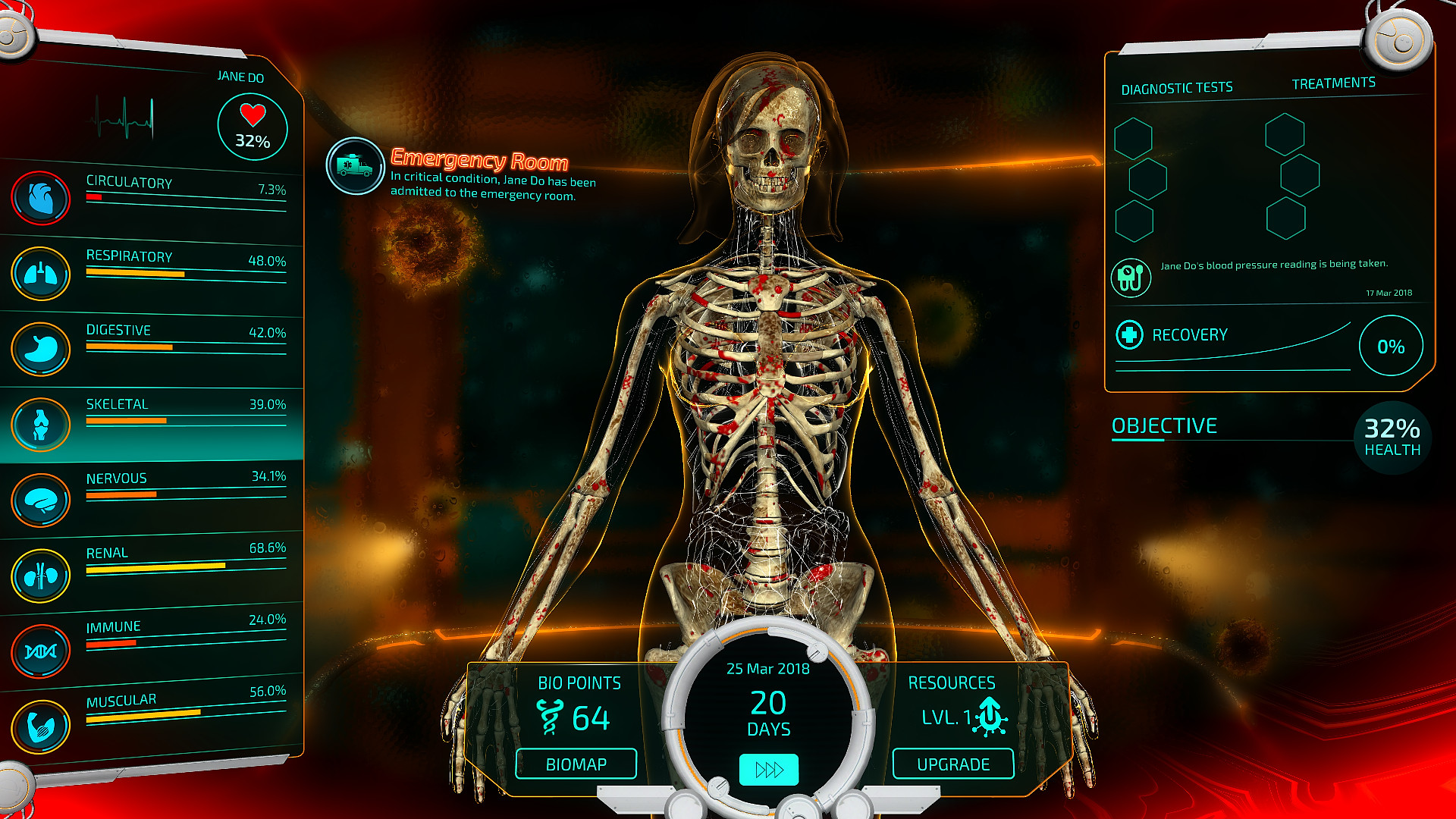Screen dimensions: 1456x819
Task: Switch to the Treatments tab
Action: 1335,83
